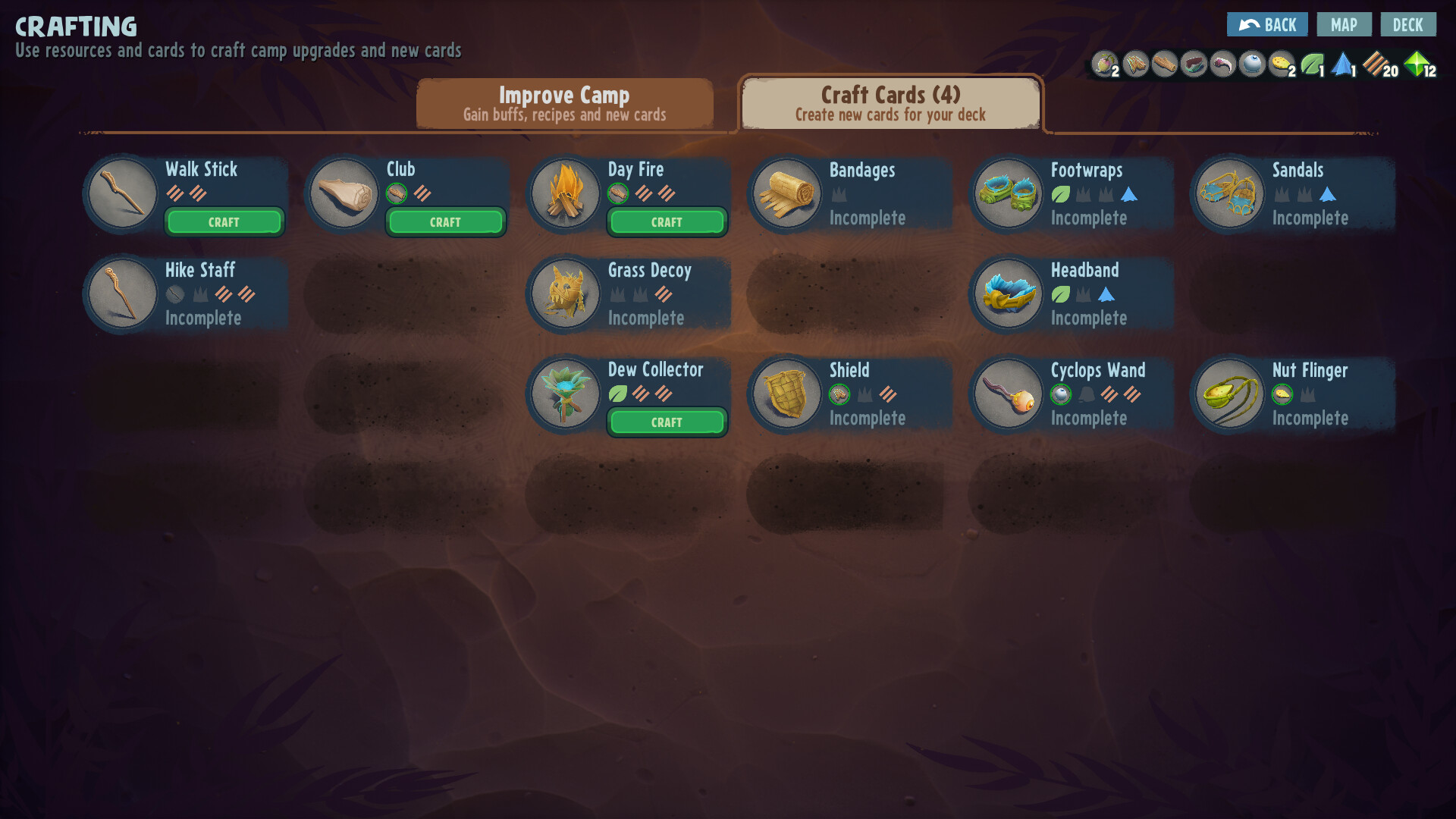Screen dimensions: 1456x819
Task: Choose the Nut Flinger recipe
Action: pyautogui.click(x=1292, y=394)
